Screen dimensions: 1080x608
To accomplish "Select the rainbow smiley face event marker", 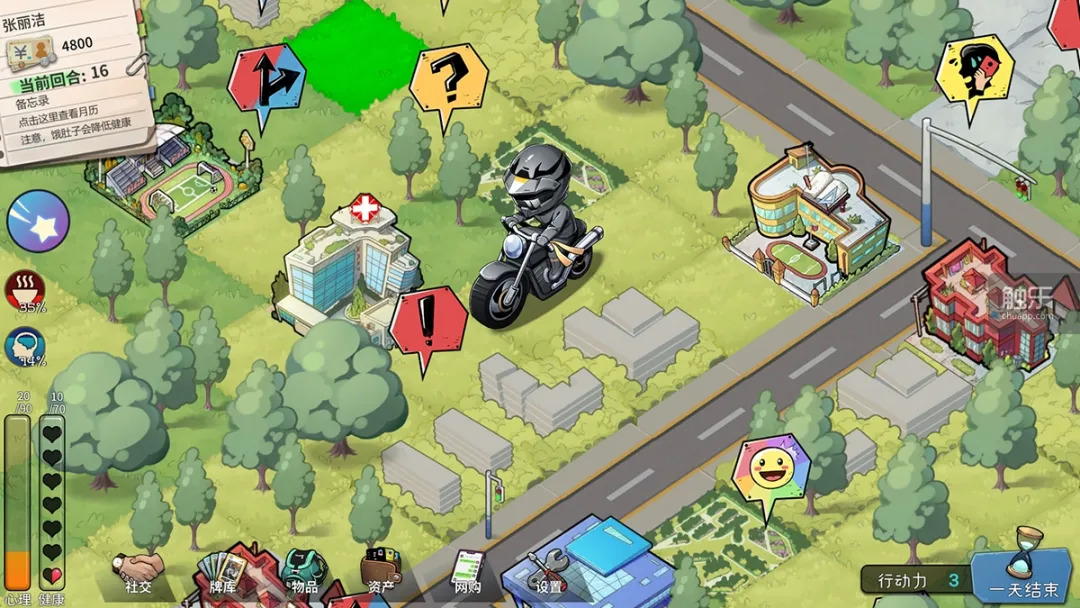I will [x=770, y=469].
